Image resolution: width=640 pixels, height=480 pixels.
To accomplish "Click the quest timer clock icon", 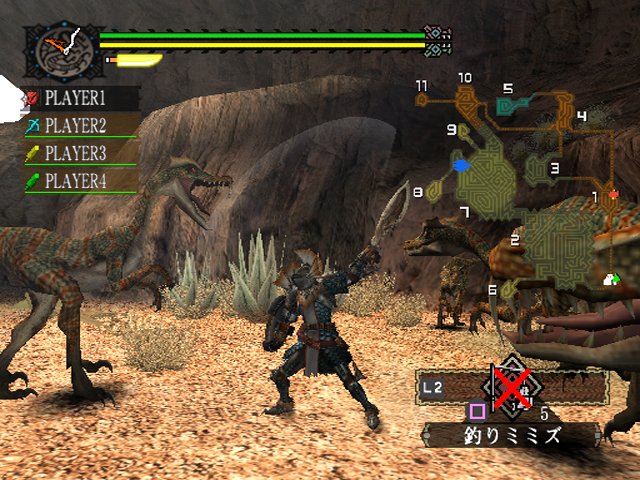I will pyautogui.click(x=57, y=51).
